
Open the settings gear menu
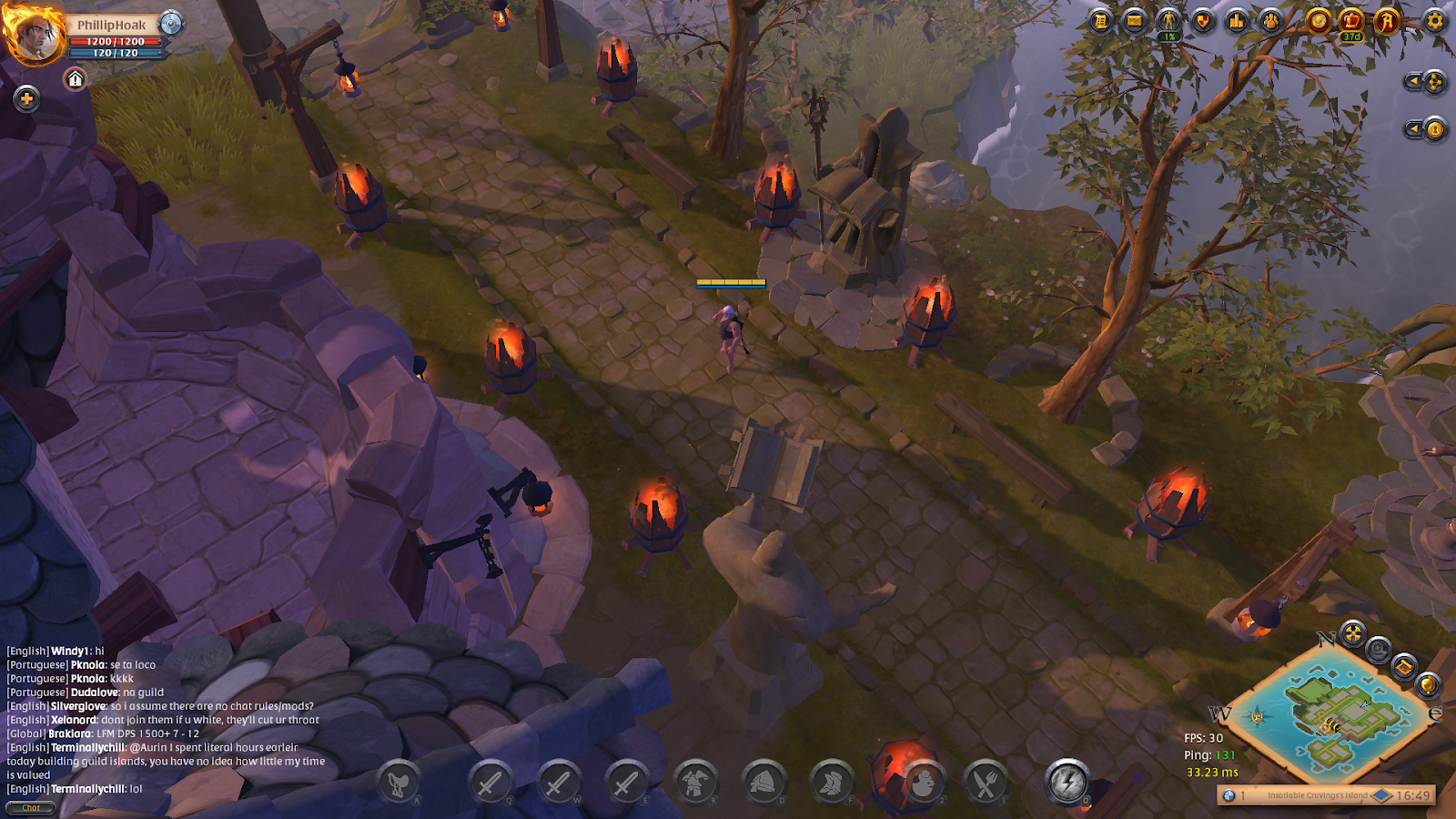click(x=1435, y=20)
